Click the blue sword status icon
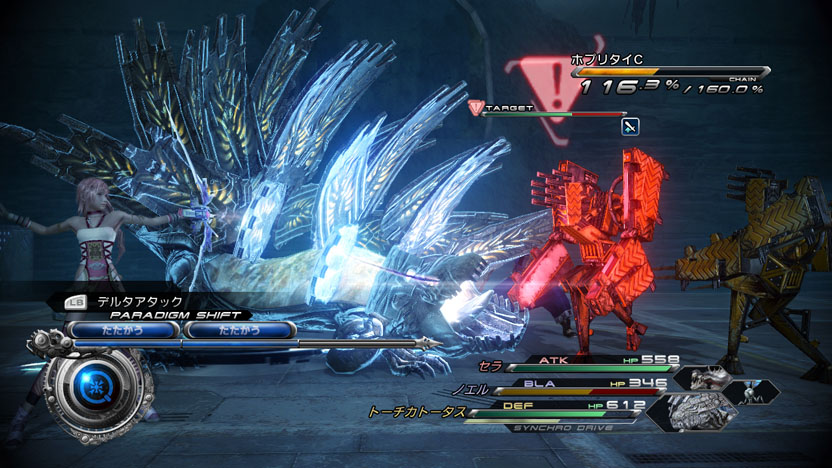 (x=630, y=126)
